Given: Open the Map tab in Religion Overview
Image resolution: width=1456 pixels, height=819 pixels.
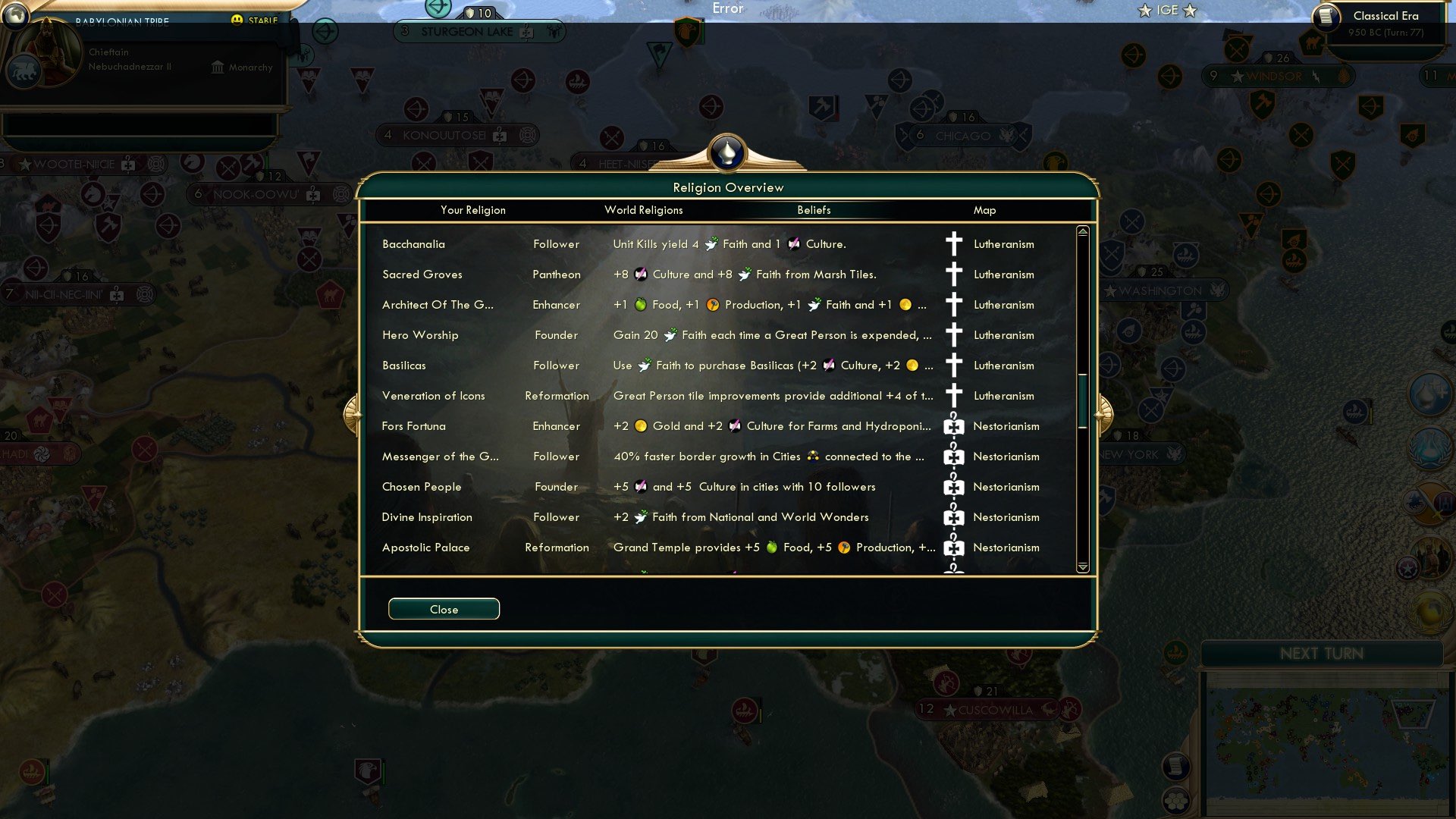Looking at the screenshot, I should coord(985,210).
